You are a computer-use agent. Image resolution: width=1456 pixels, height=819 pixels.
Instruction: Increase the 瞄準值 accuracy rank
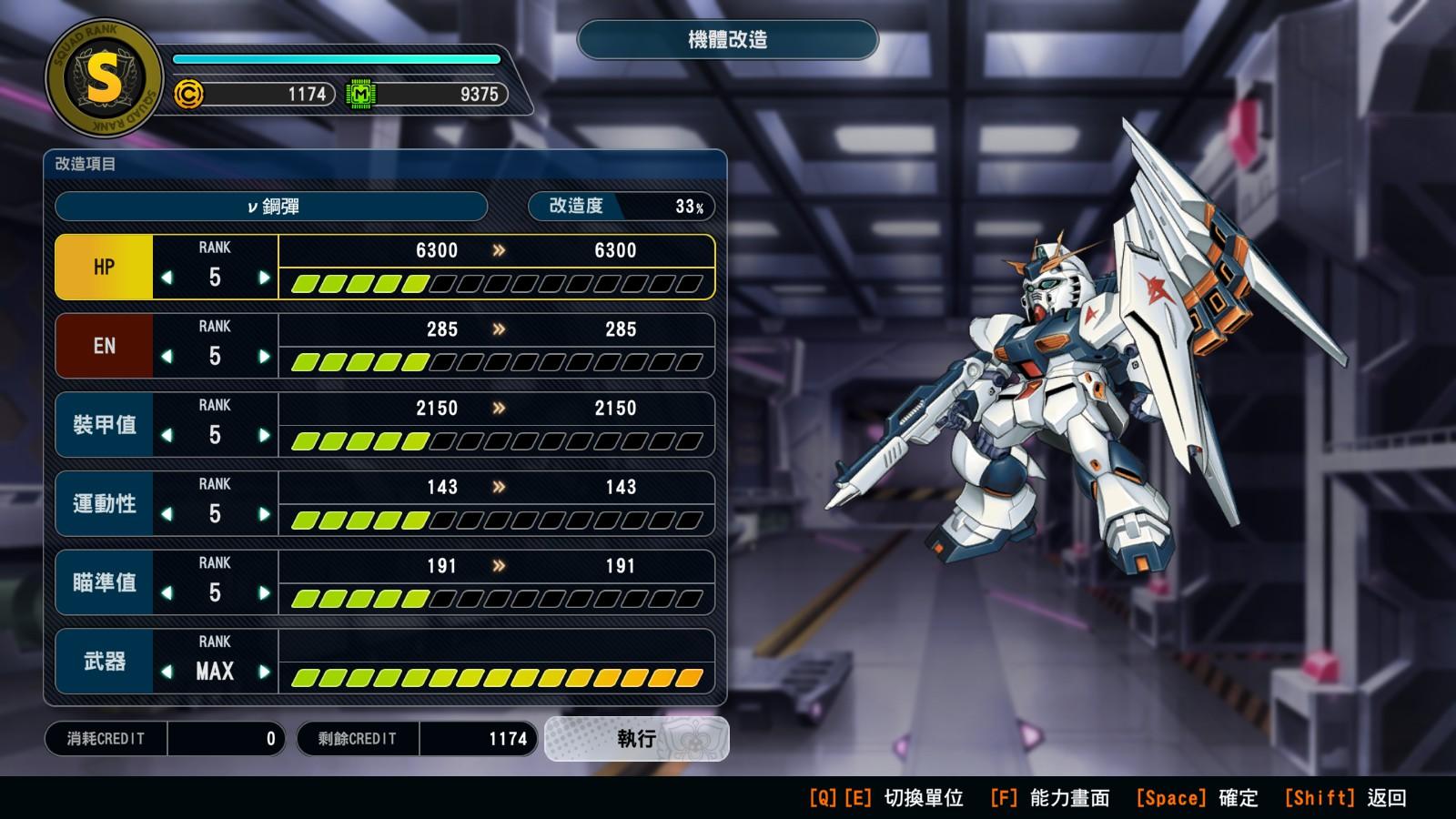(264, 593)
